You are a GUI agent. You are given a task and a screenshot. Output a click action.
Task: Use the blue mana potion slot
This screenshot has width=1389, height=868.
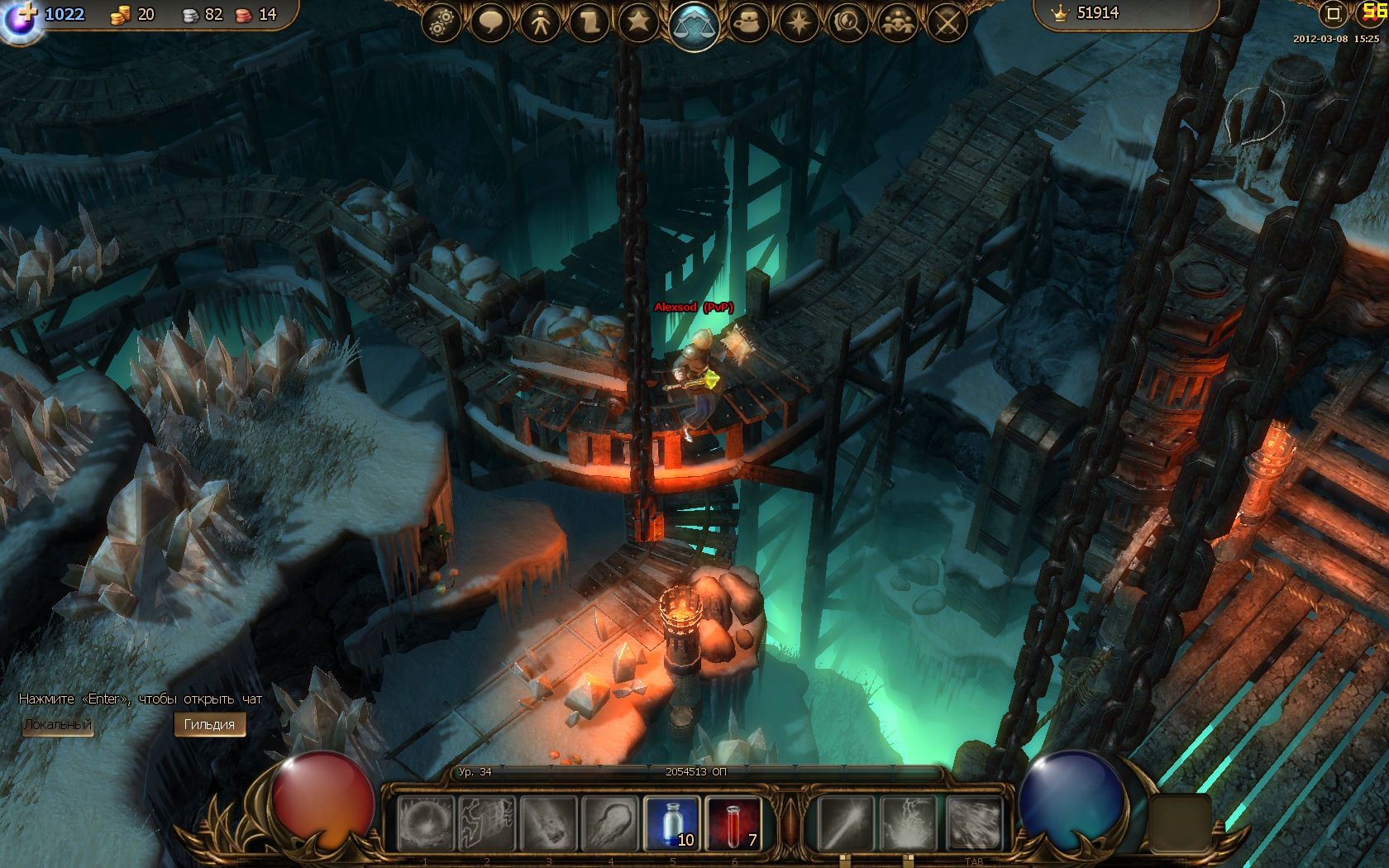pyautogui.click(x=671, y=823)
